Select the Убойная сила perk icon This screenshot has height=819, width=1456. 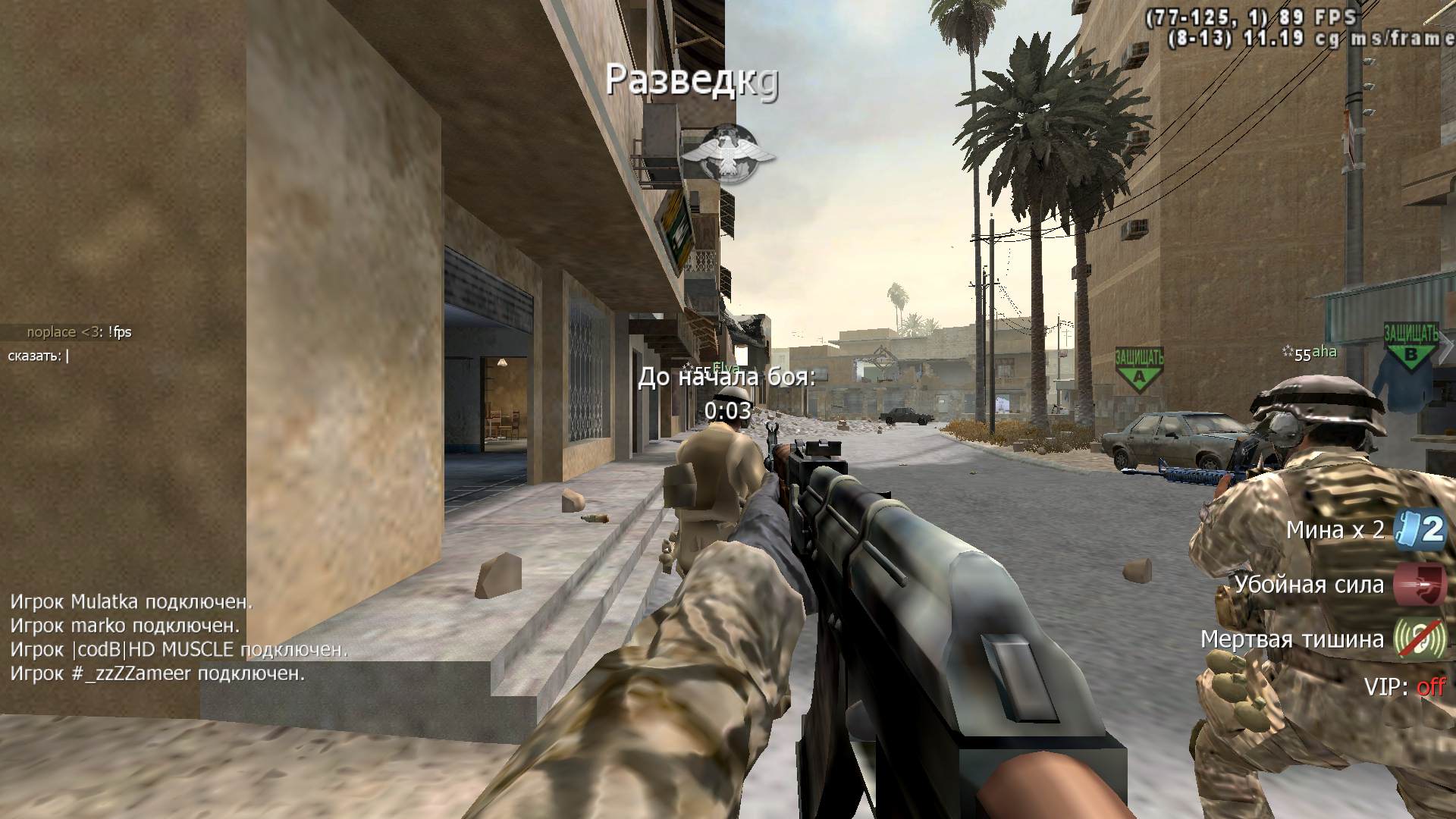coord(1420,584)
